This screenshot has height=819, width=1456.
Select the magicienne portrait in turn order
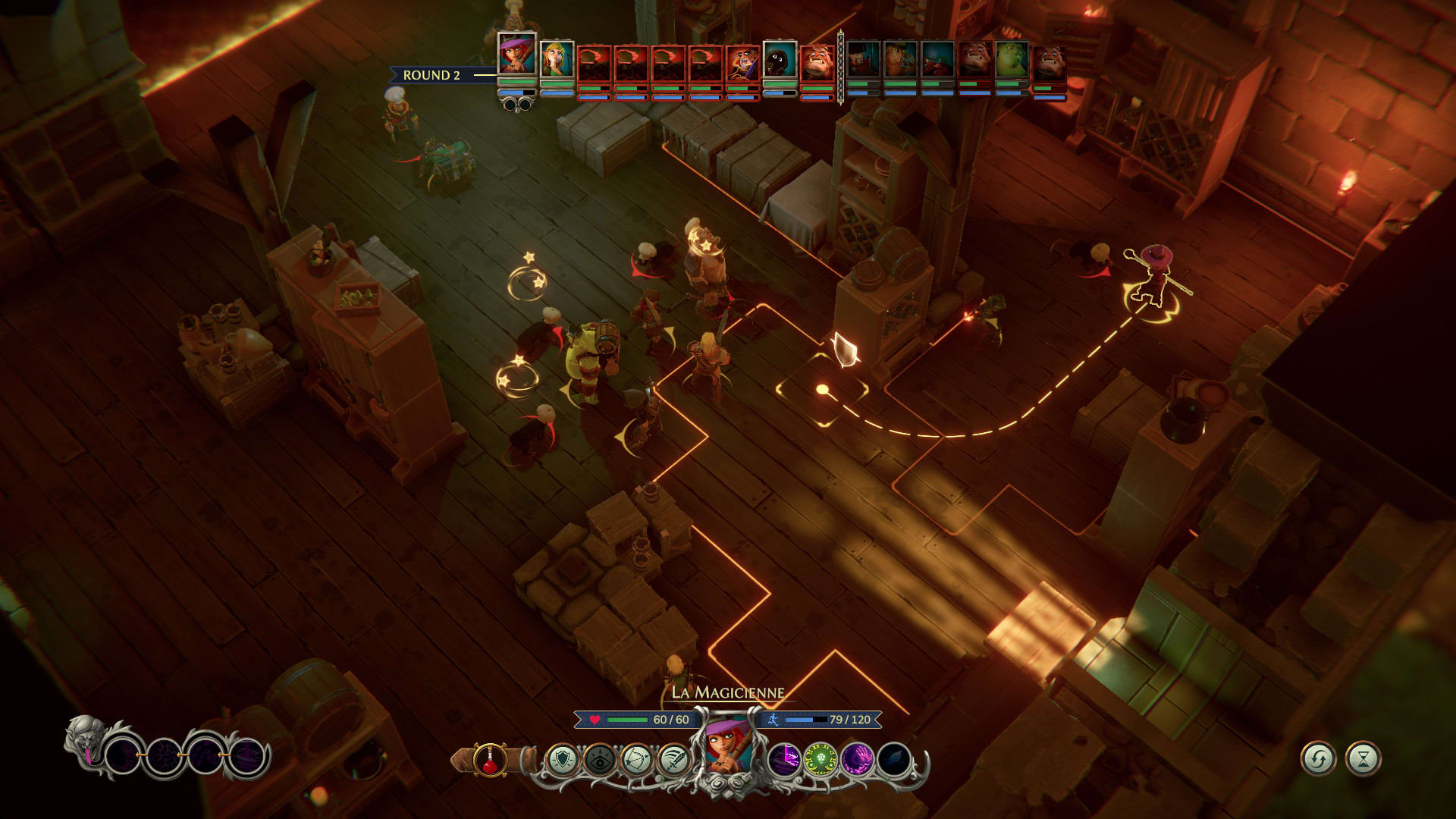point(516,54)
